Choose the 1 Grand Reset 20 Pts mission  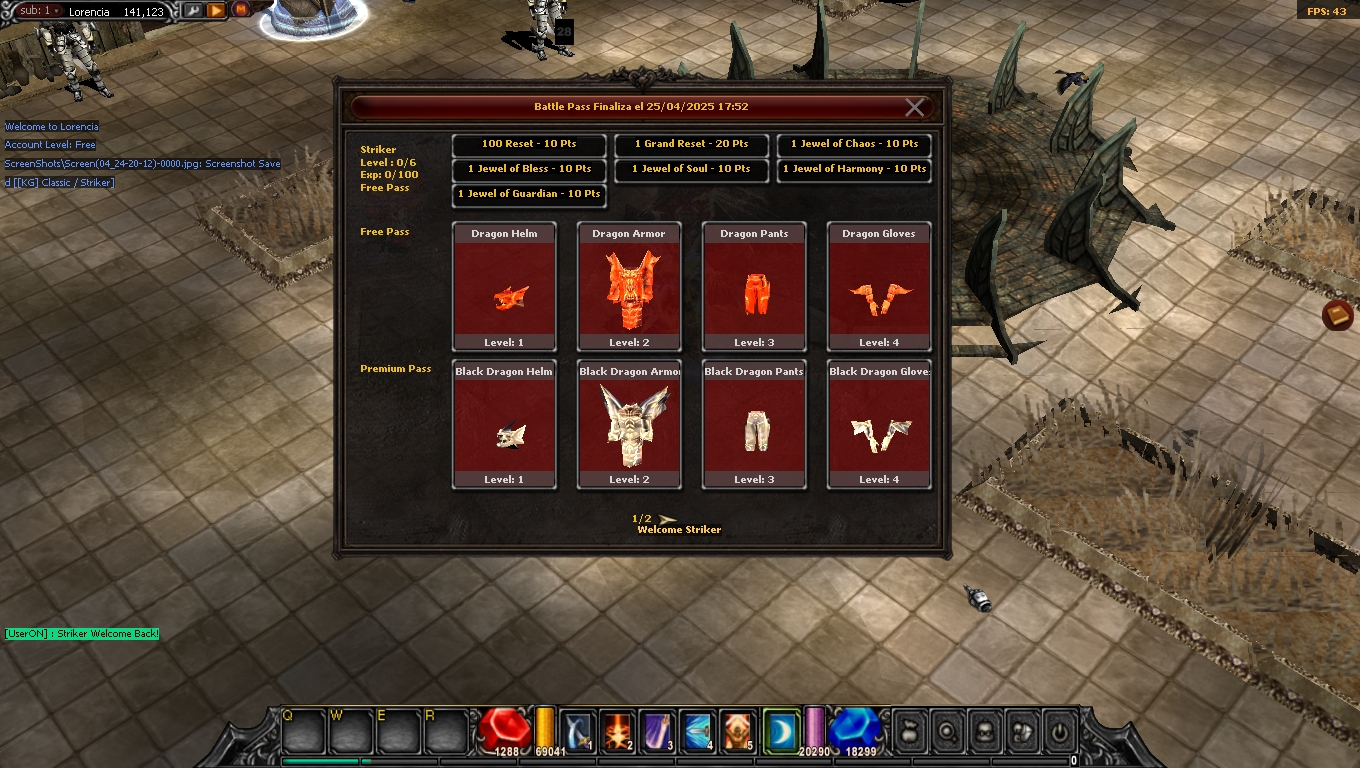[691, 144]
